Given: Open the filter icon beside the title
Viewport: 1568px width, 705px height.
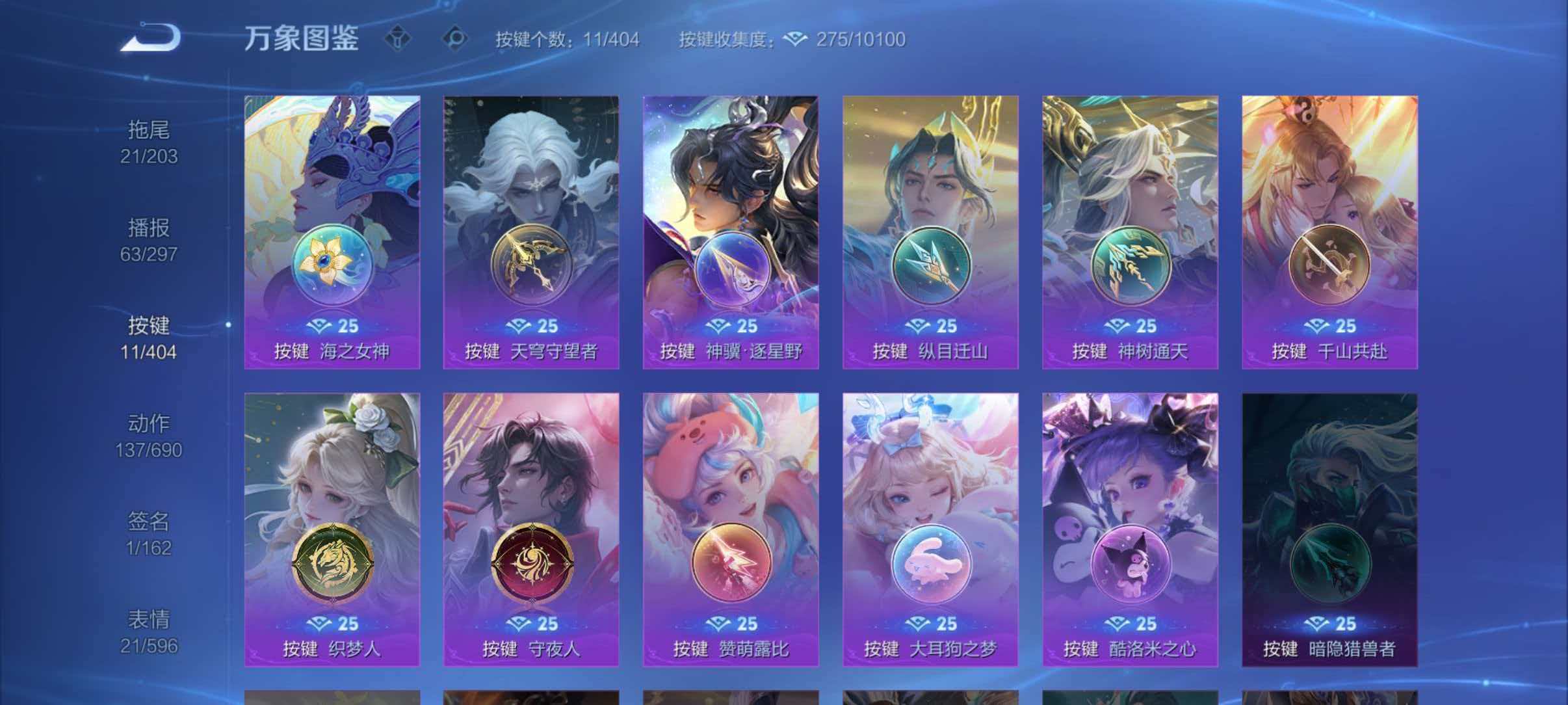Looking at the screenshot, I should [397, 39].
